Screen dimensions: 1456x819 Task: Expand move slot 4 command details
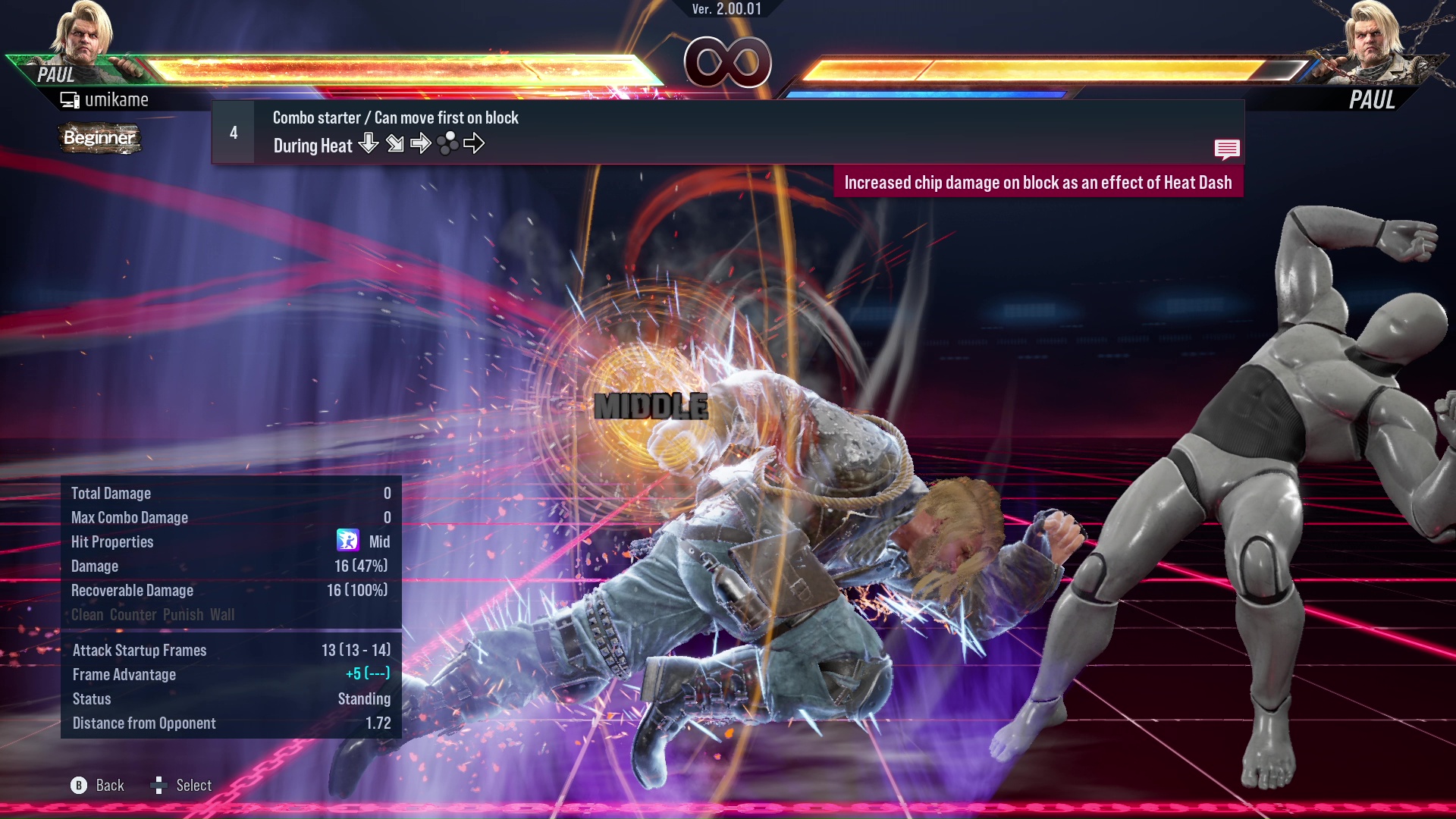coord(233,131)
